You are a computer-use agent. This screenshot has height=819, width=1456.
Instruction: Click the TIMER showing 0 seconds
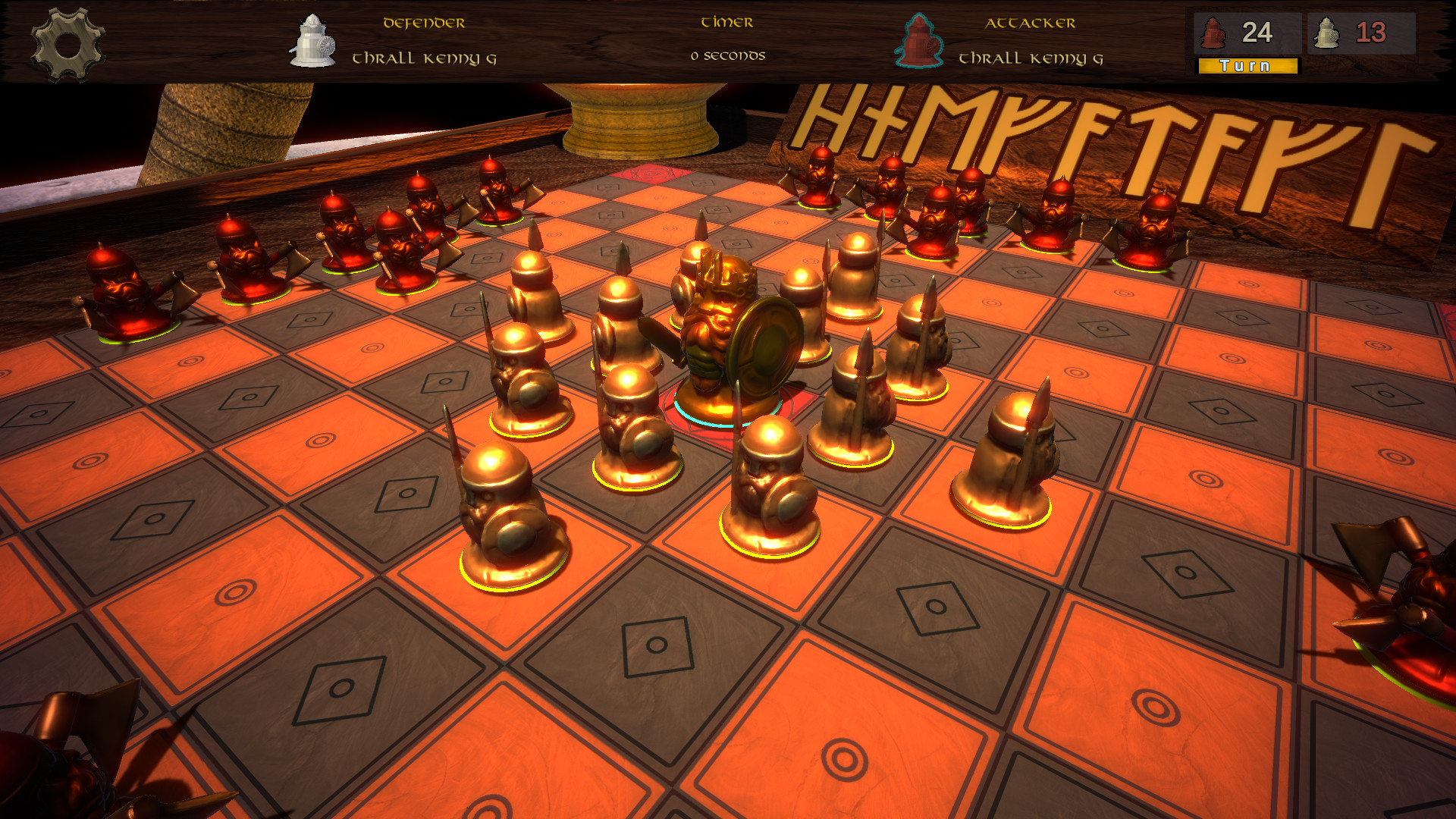(x=726, y=55)
